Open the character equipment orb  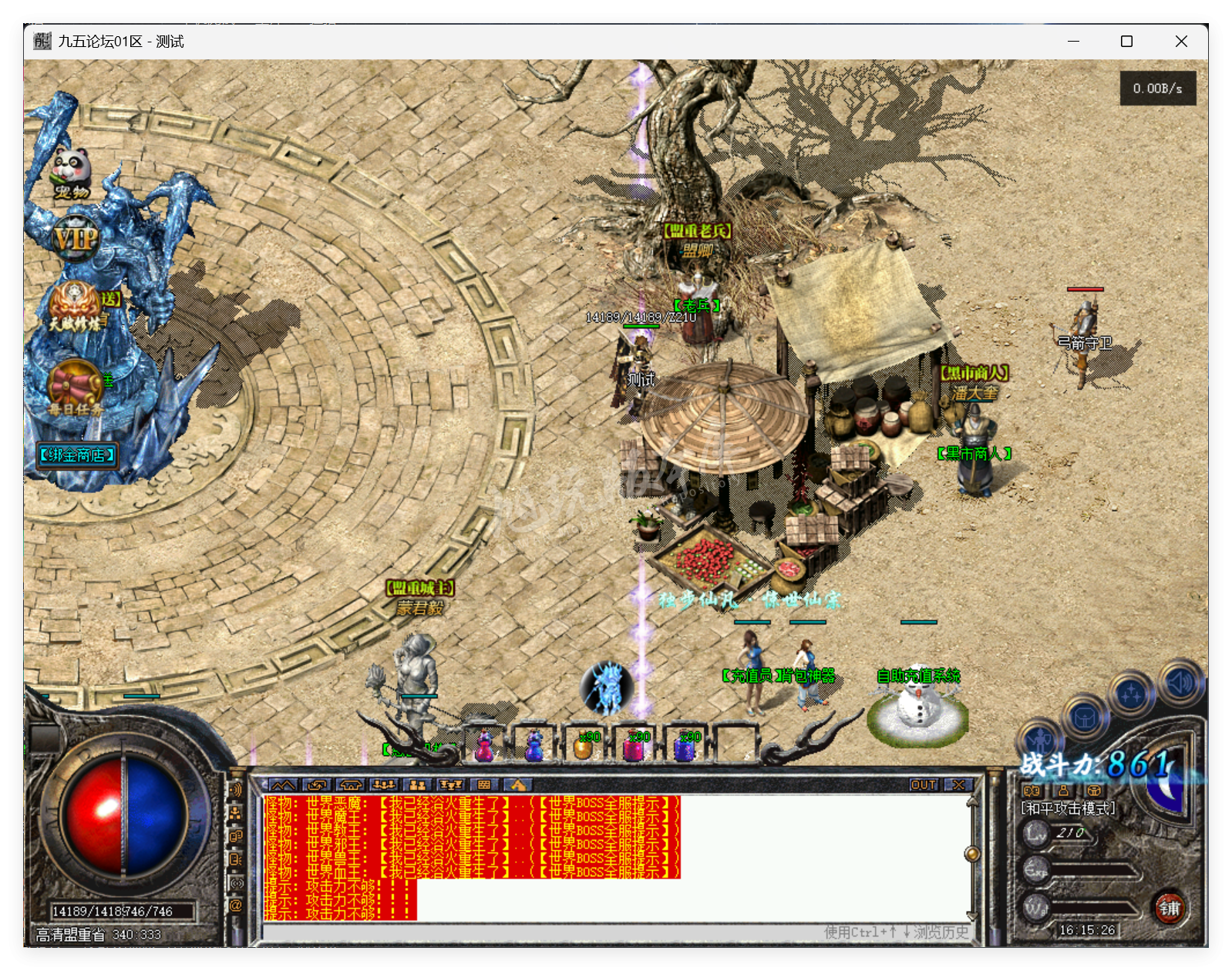1040,741
